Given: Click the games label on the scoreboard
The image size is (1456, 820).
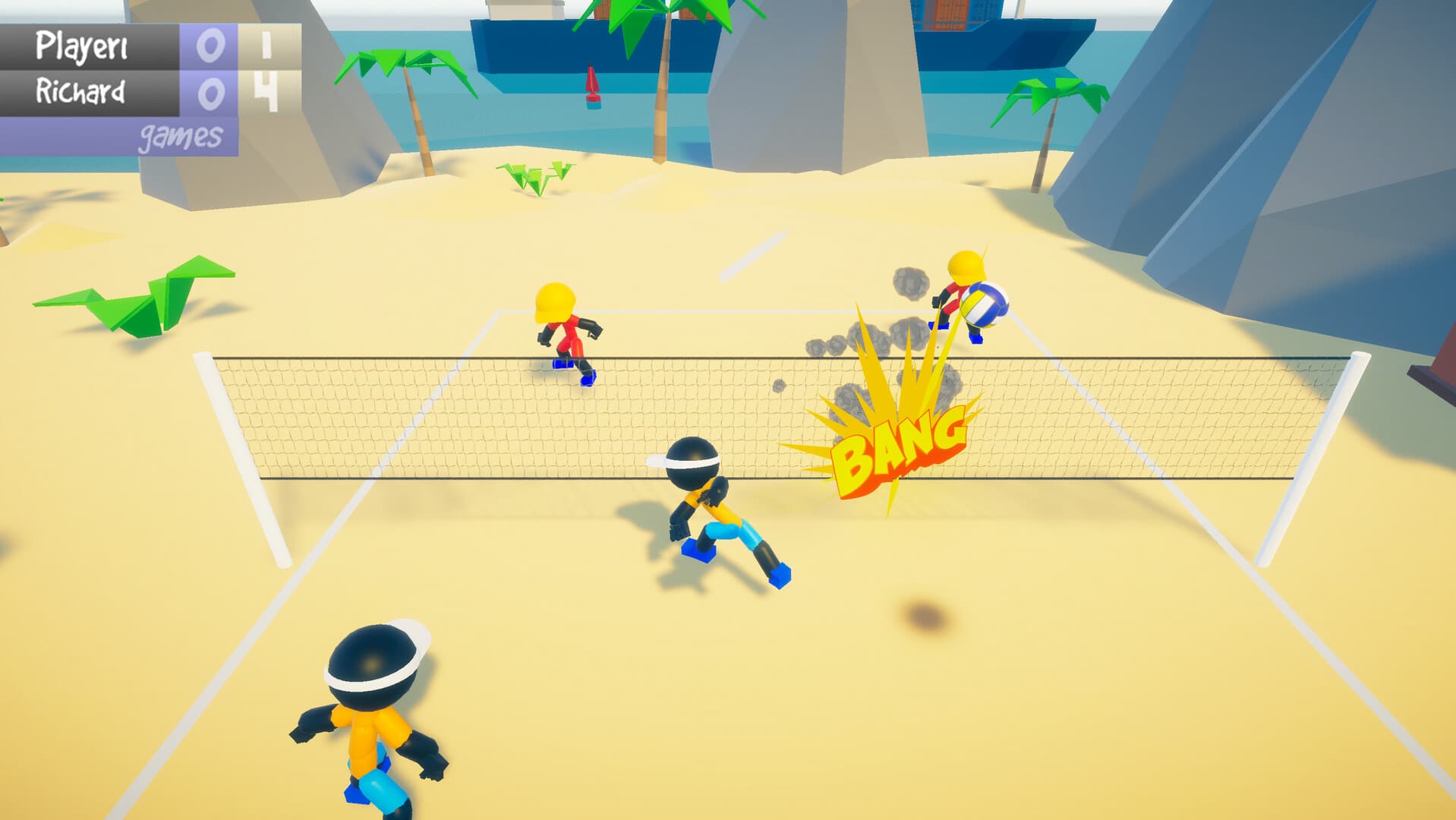Looking at the screenshot, I should point(180,135).
